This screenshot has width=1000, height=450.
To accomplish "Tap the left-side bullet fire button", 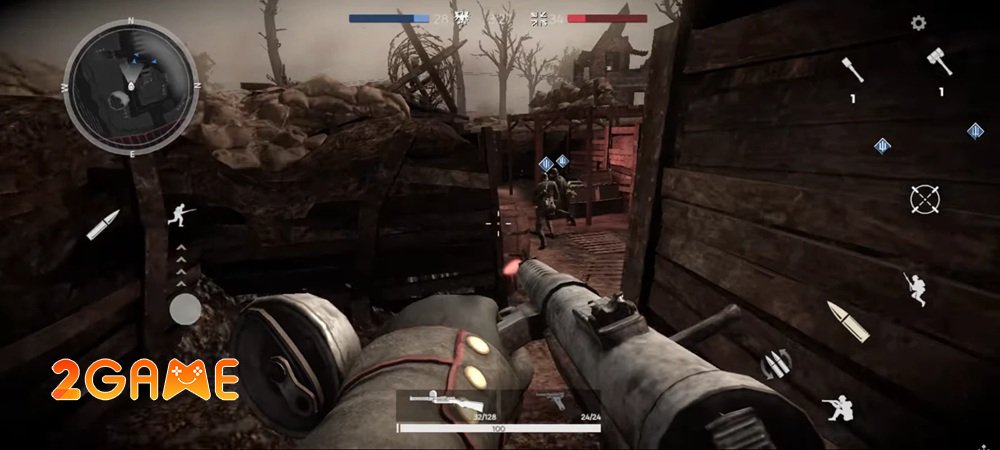I will [103, 224].
